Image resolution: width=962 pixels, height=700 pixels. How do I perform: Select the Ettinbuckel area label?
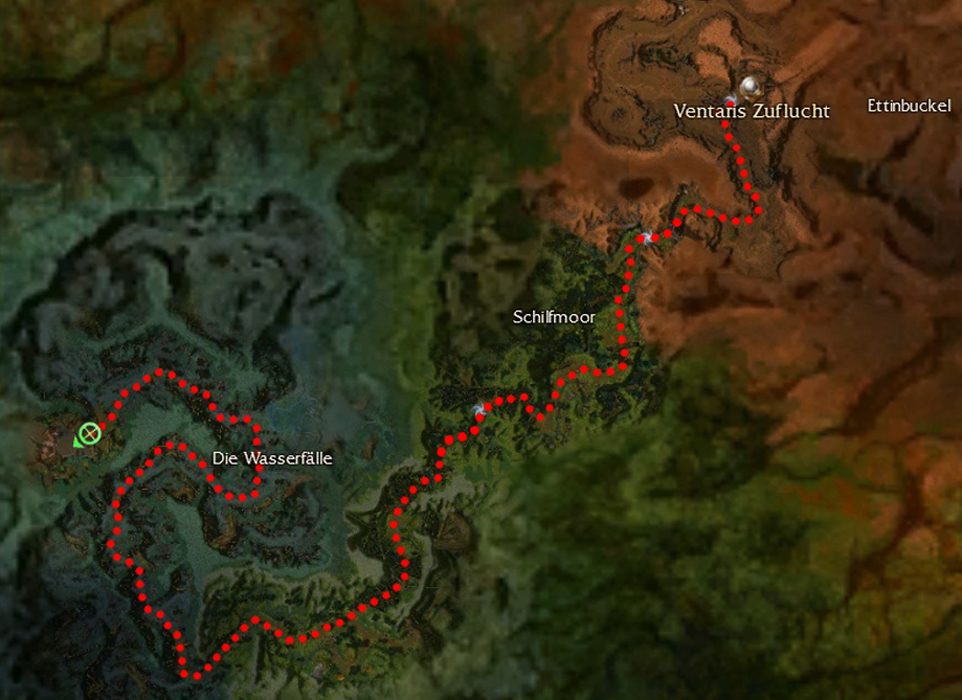[909, 106]
